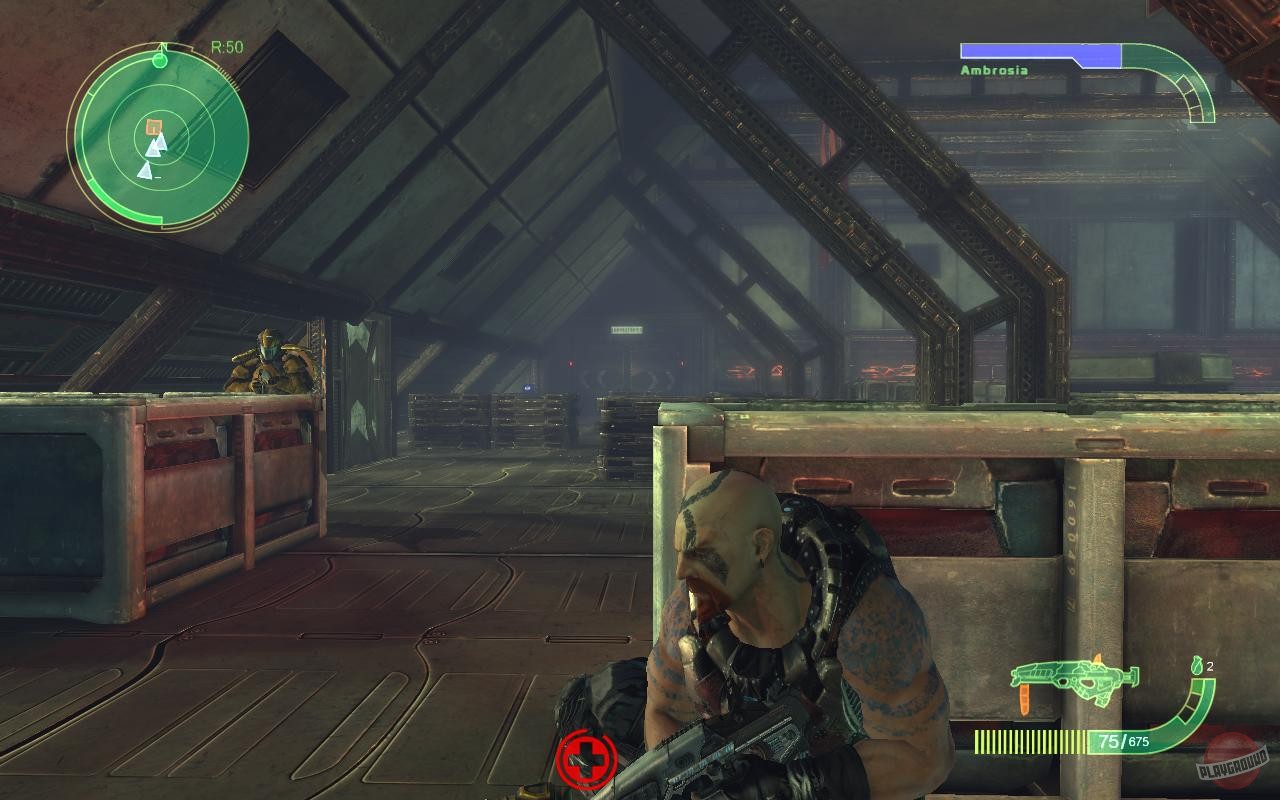Click the 75/675 ammo readout tab

(1122, 741)
